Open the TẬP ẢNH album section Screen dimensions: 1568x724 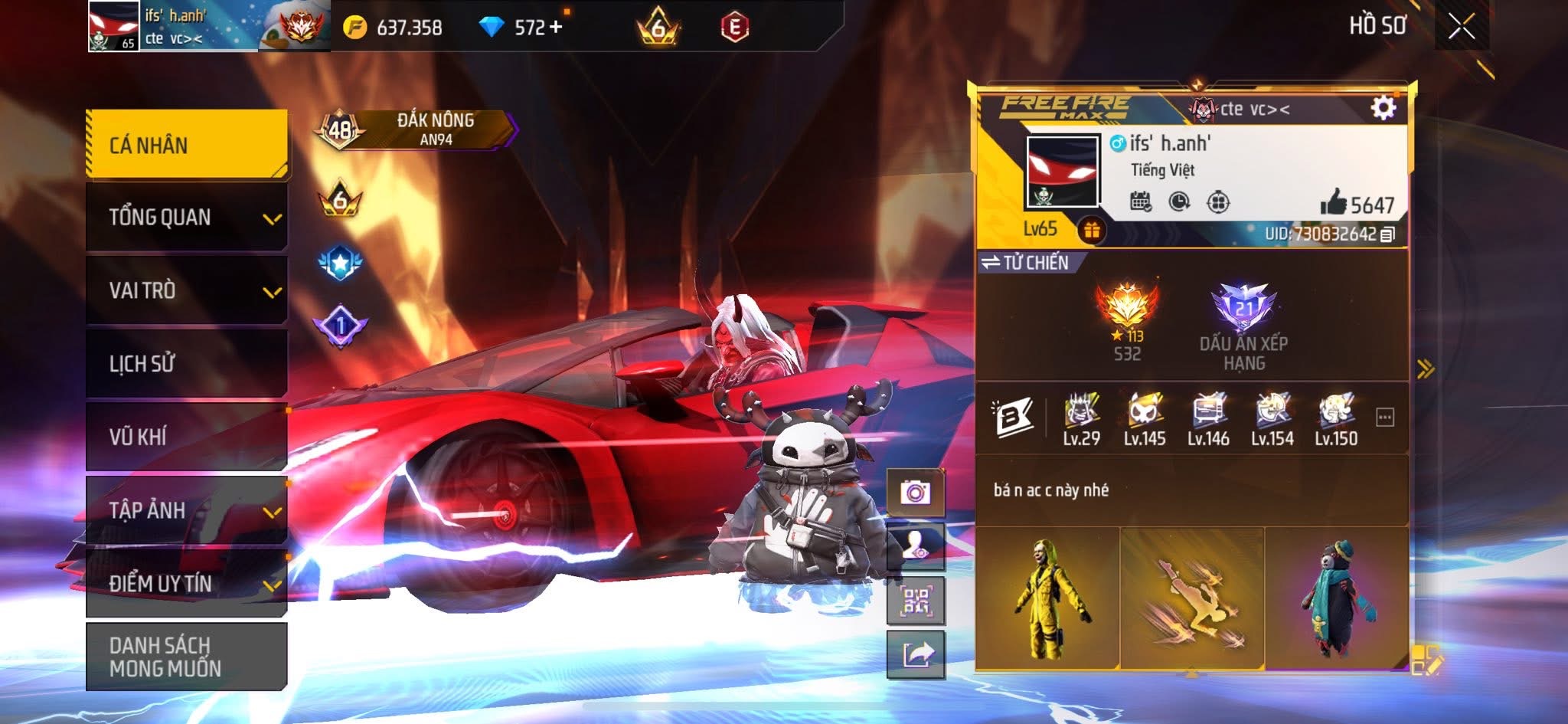pyautogui.click(x=187, y=510)
